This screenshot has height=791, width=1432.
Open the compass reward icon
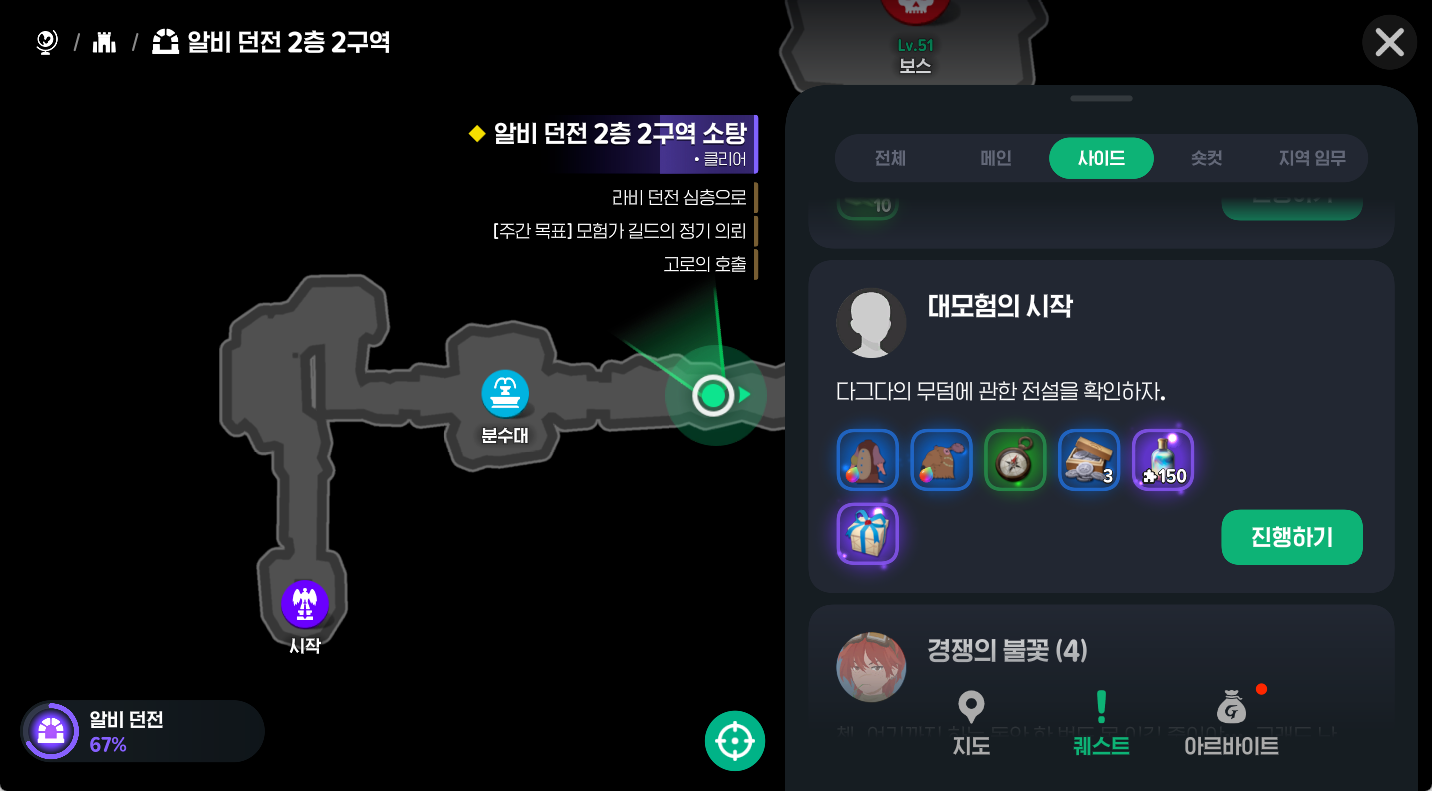1015,460
